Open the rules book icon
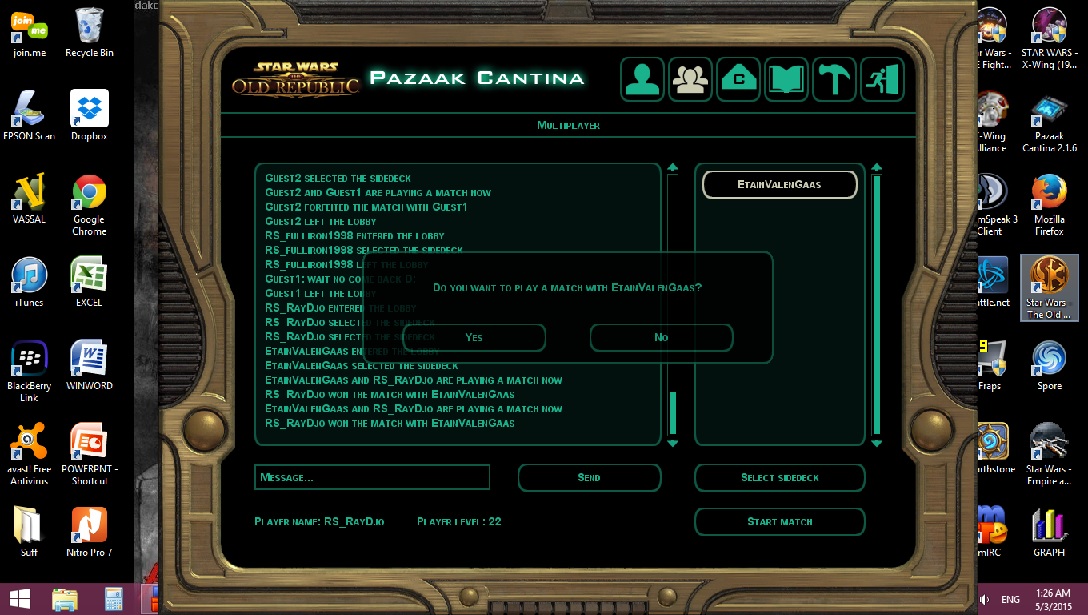The image size is (1088, 615). tap(786, 79)
